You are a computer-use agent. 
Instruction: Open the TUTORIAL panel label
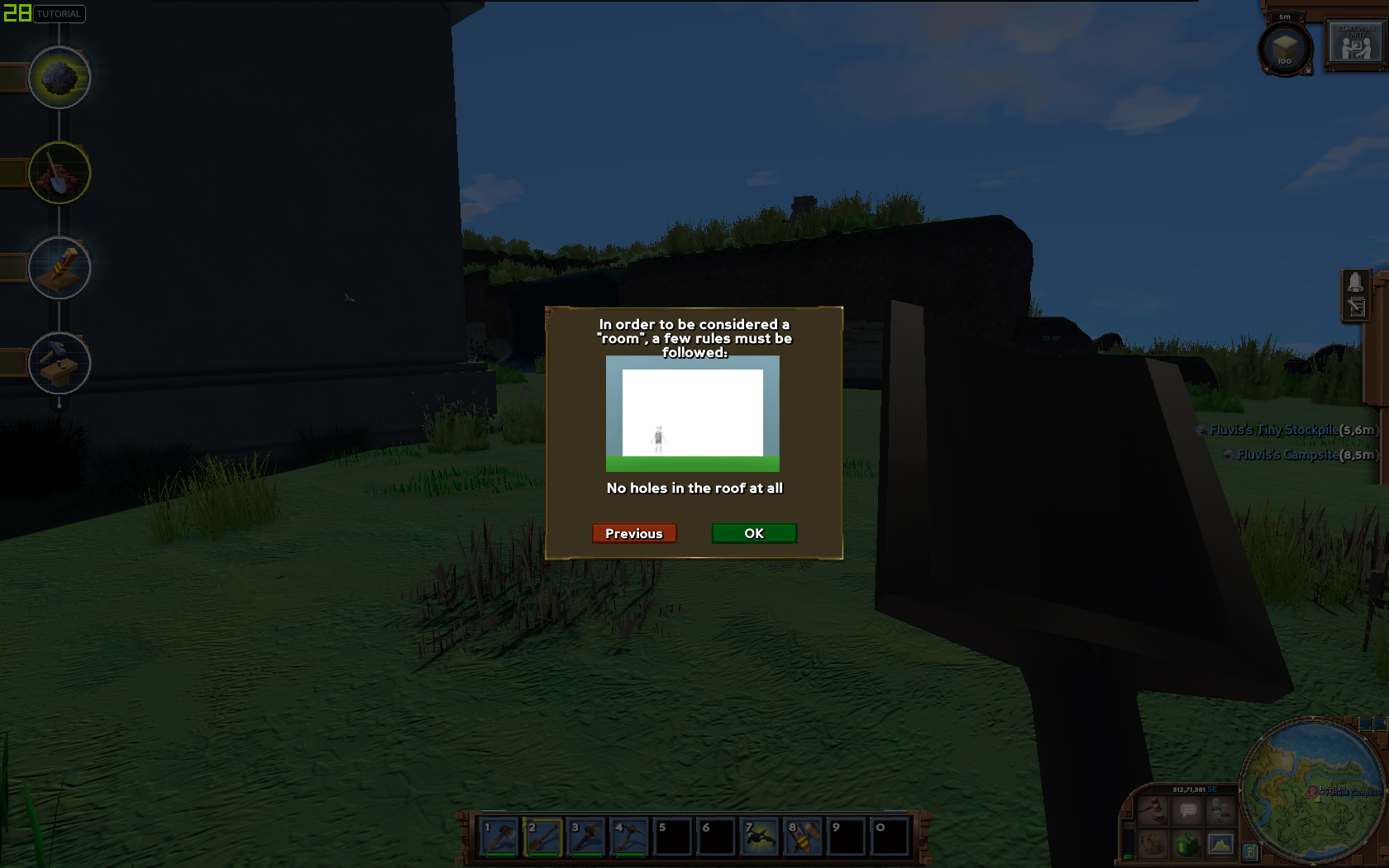click(60, 14)
